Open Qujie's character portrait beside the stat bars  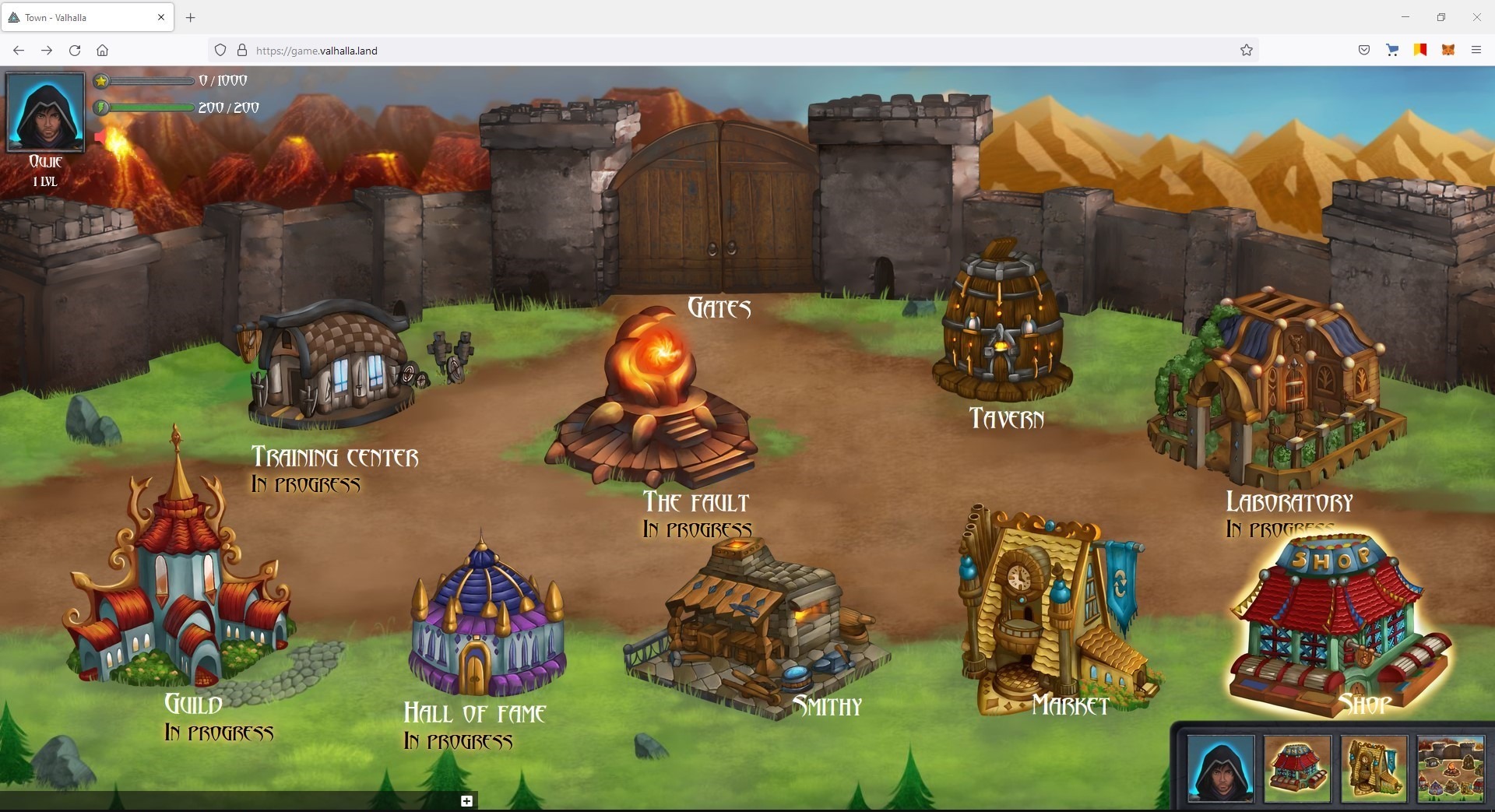click(45, 111)
